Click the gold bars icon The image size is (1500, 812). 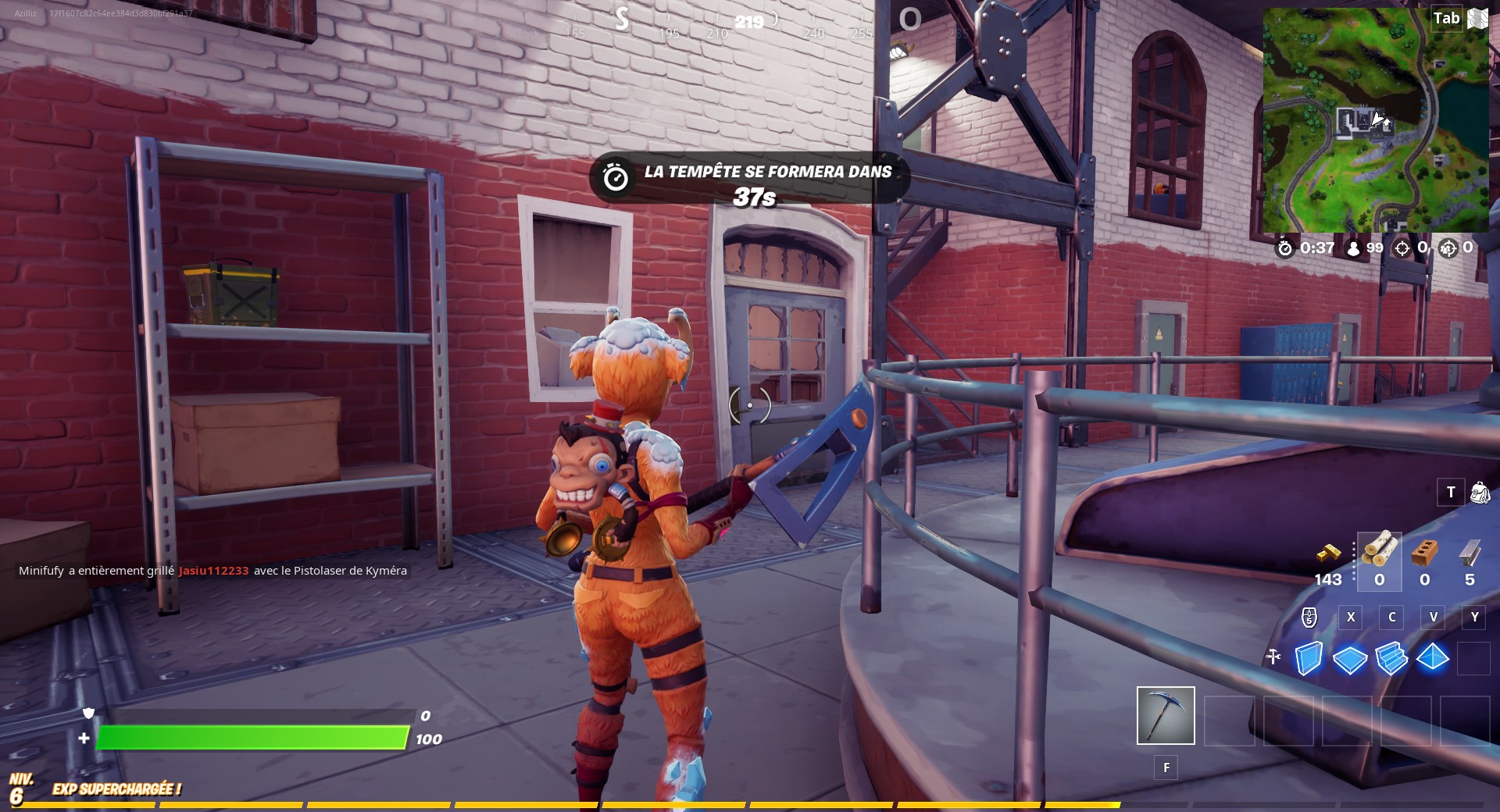click(1330, 552)
